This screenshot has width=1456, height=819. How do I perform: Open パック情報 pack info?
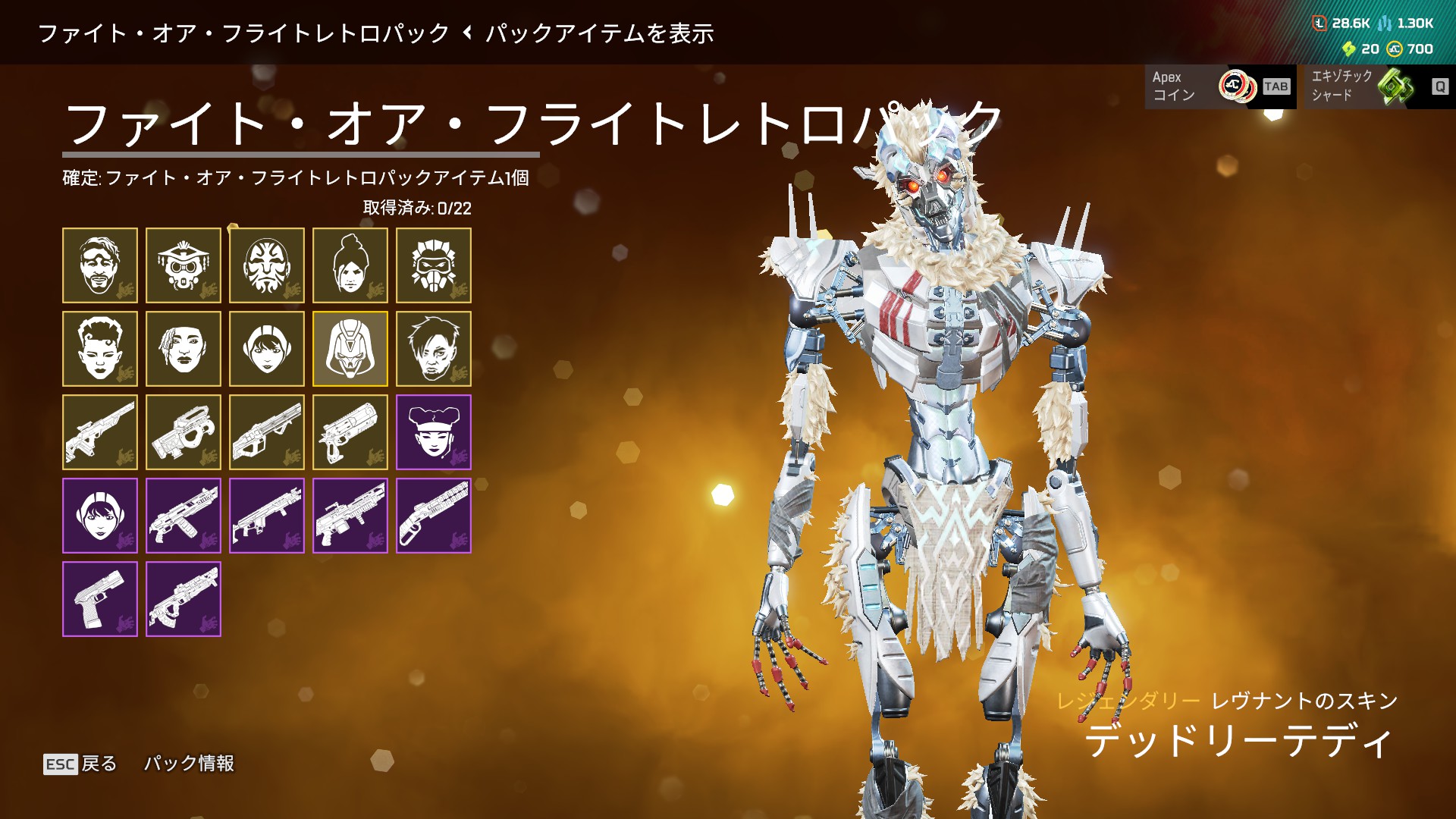[x=189, y=764]
